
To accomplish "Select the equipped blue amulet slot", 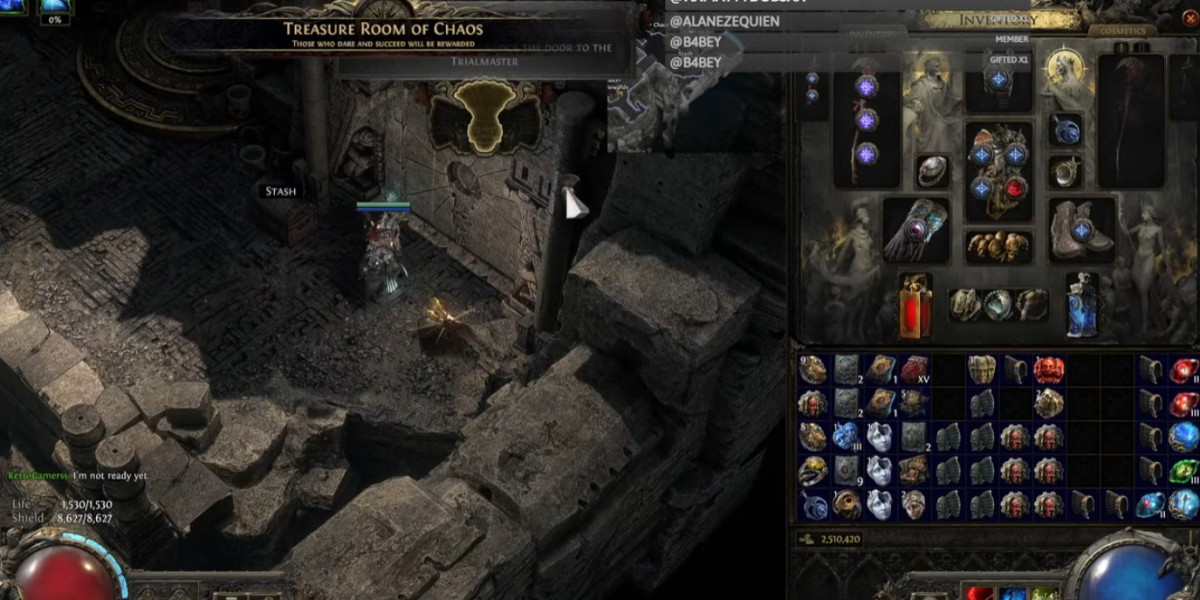I will point(1066,130).
